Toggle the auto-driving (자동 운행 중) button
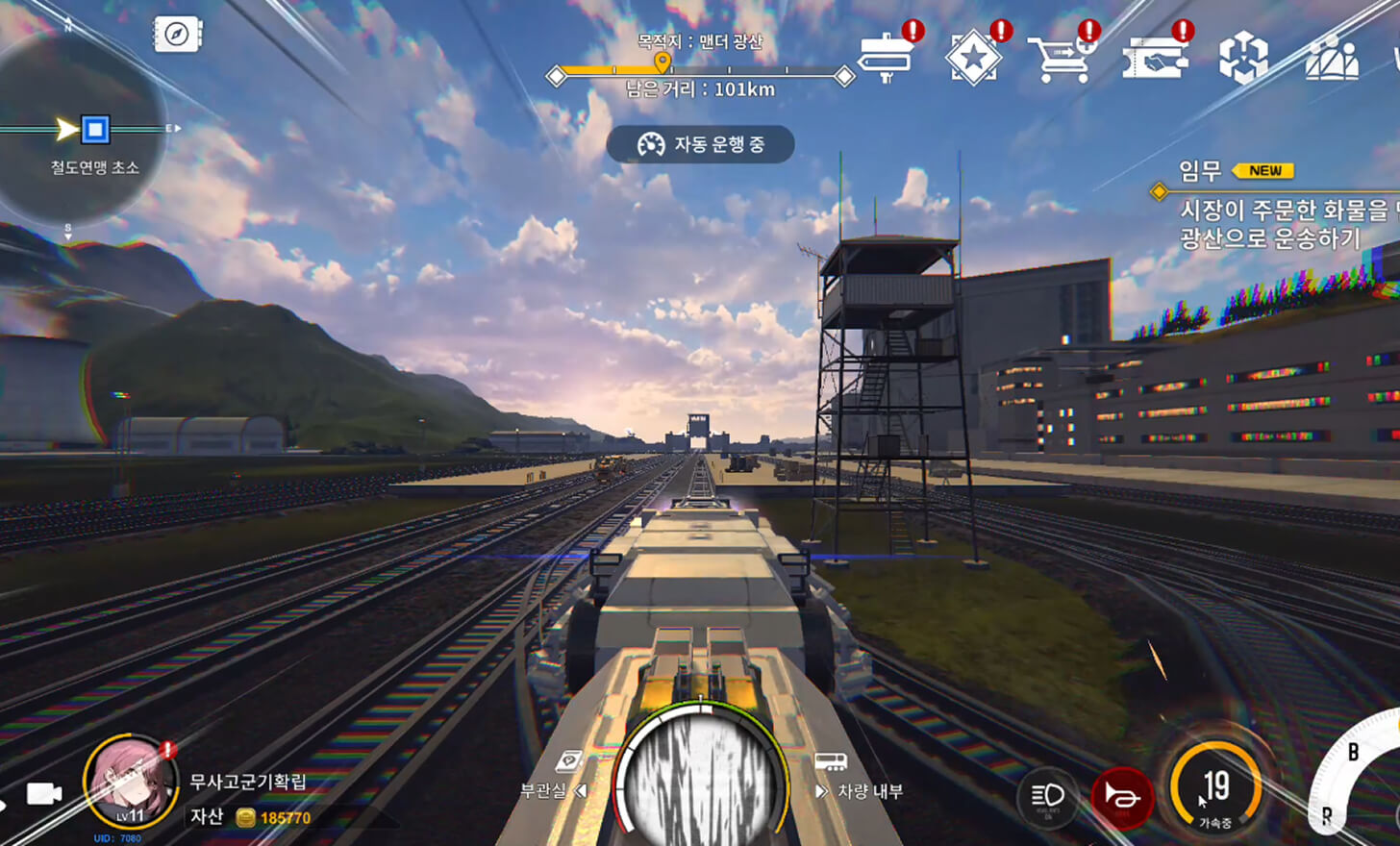 click(700, 144)
